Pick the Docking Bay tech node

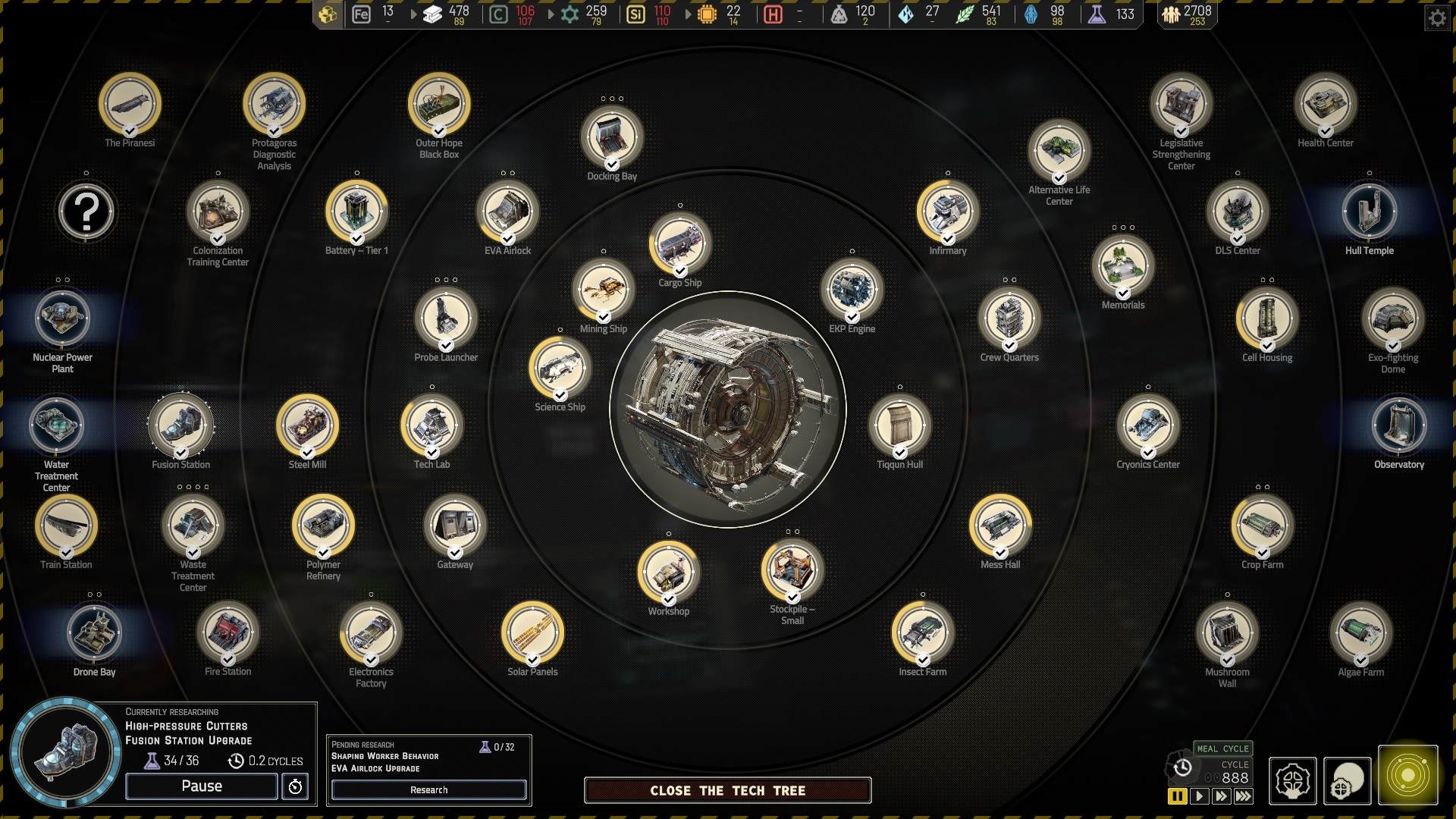[x=611, y=137]
